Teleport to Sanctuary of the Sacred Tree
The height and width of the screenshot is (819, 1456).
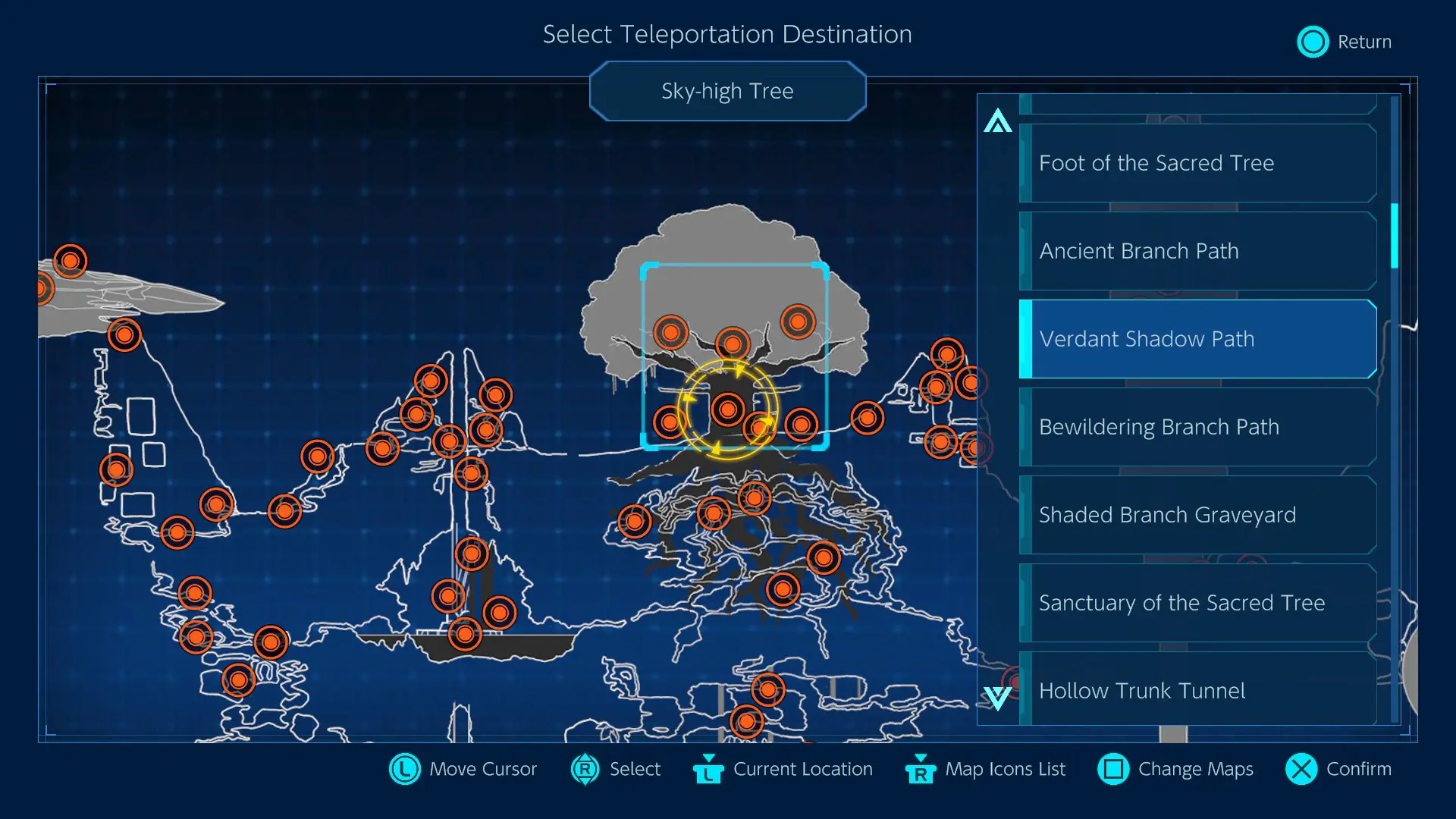click(1198, 603)
